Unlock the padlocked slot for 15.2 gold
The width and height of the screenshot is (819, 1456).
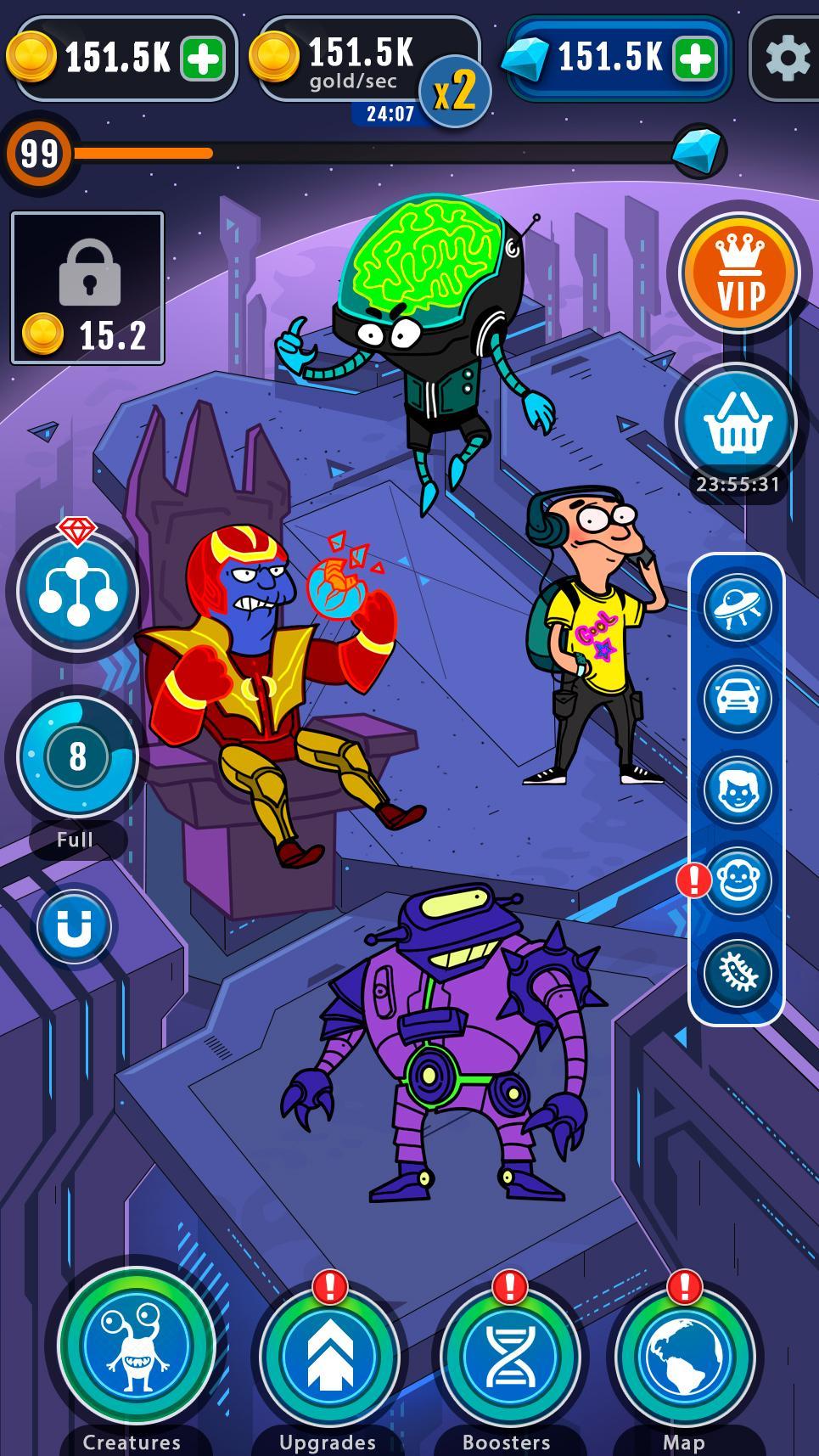coord(87,288)
